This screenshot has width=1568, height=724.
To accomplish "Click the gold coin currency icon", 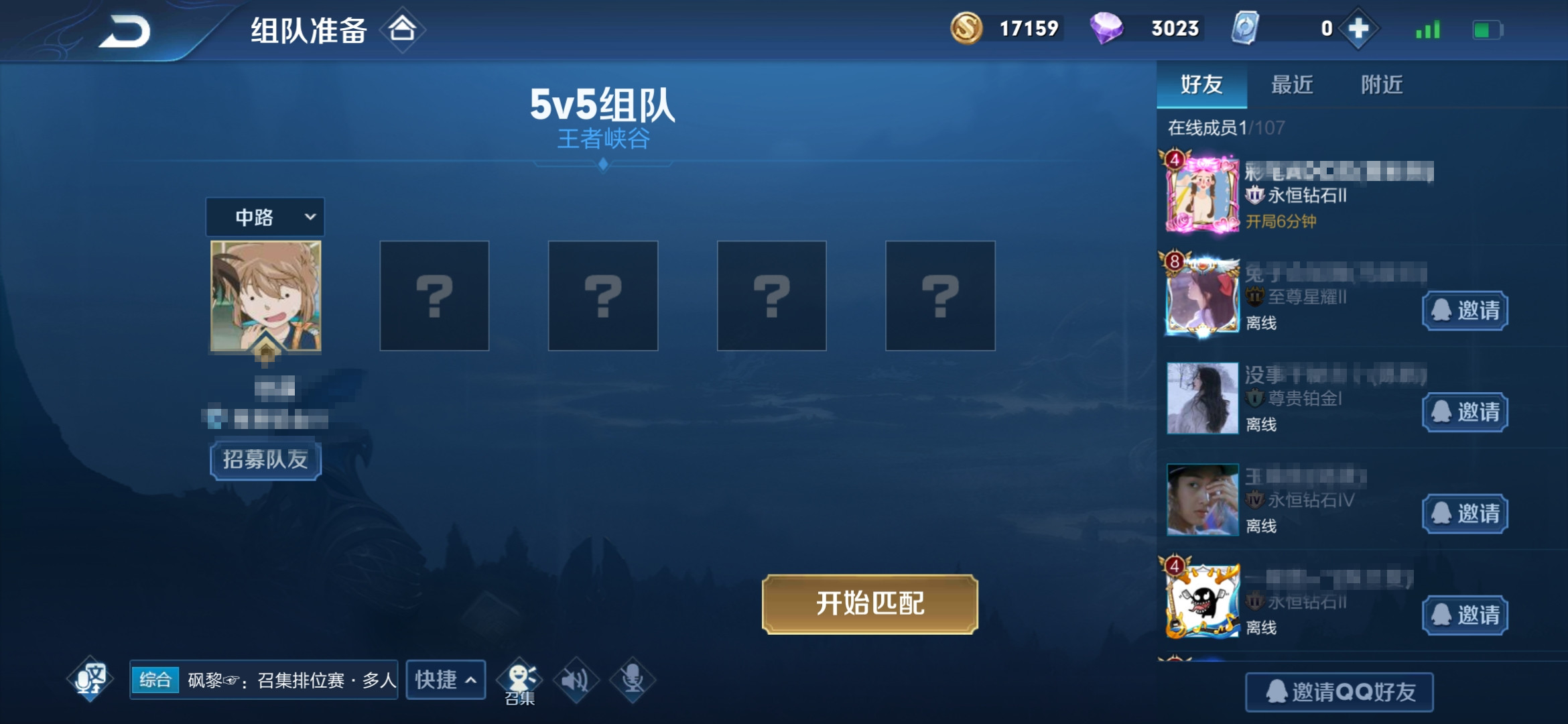I will 966,29.
